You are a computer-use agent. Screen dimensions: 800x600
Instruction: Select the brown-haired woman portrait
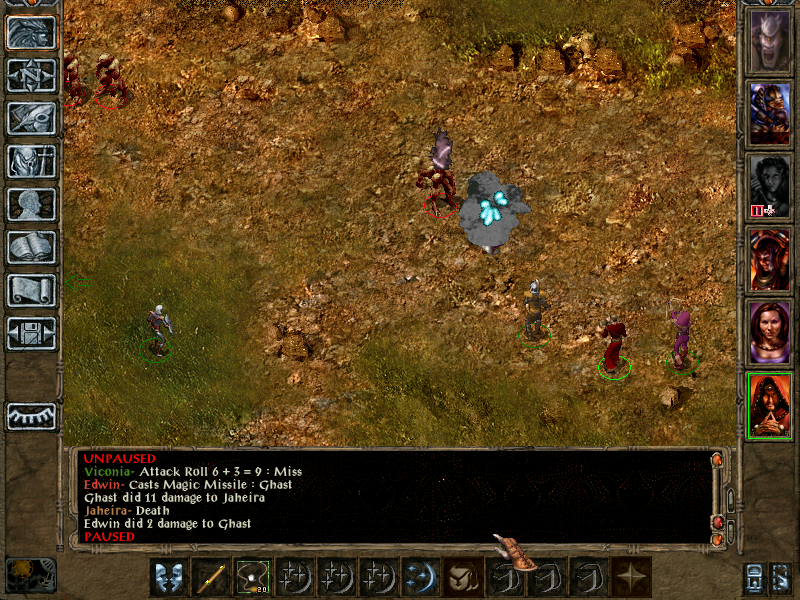(770, 331)
